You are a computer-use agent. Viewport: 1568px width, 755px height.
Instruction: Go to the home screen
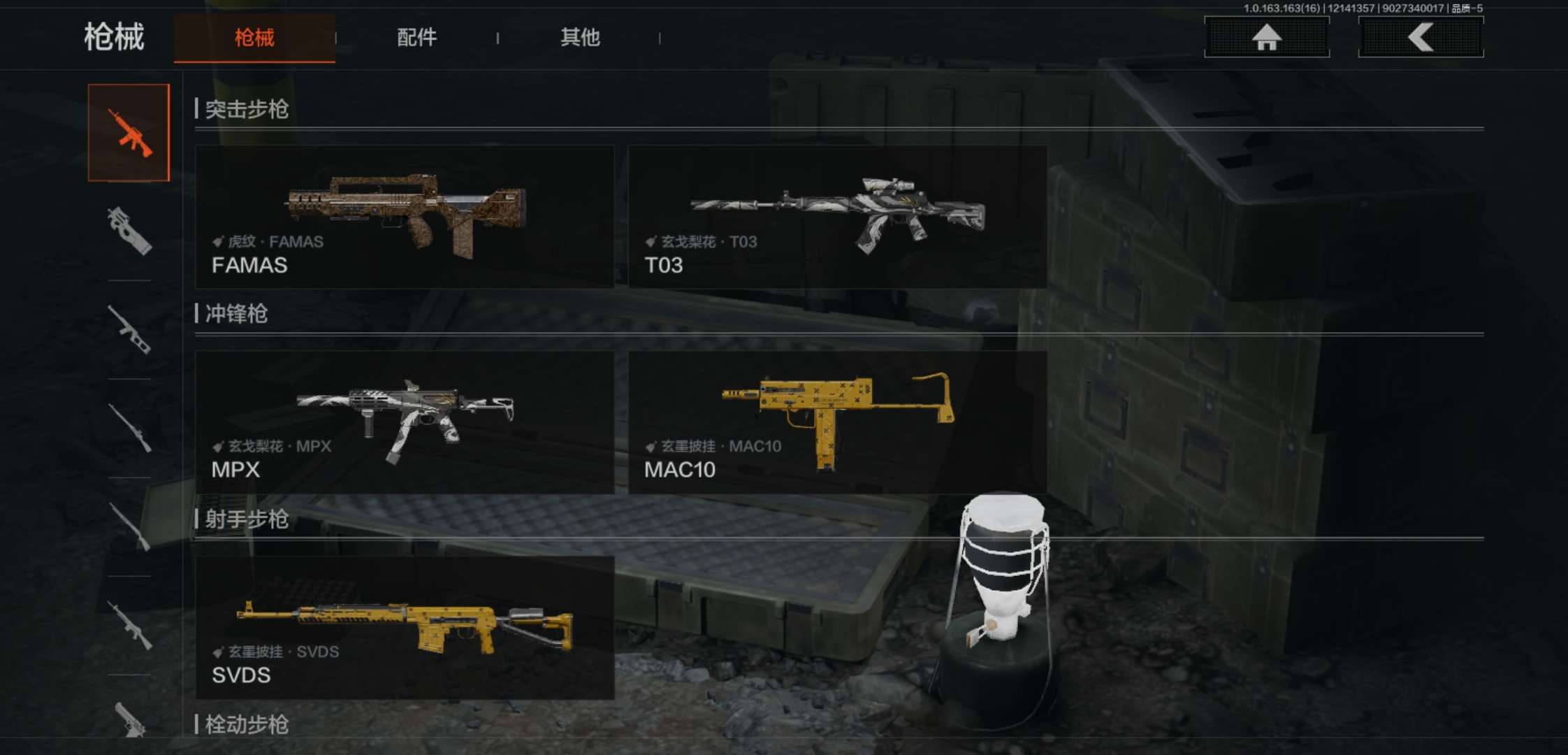(x=1266, y=37)
